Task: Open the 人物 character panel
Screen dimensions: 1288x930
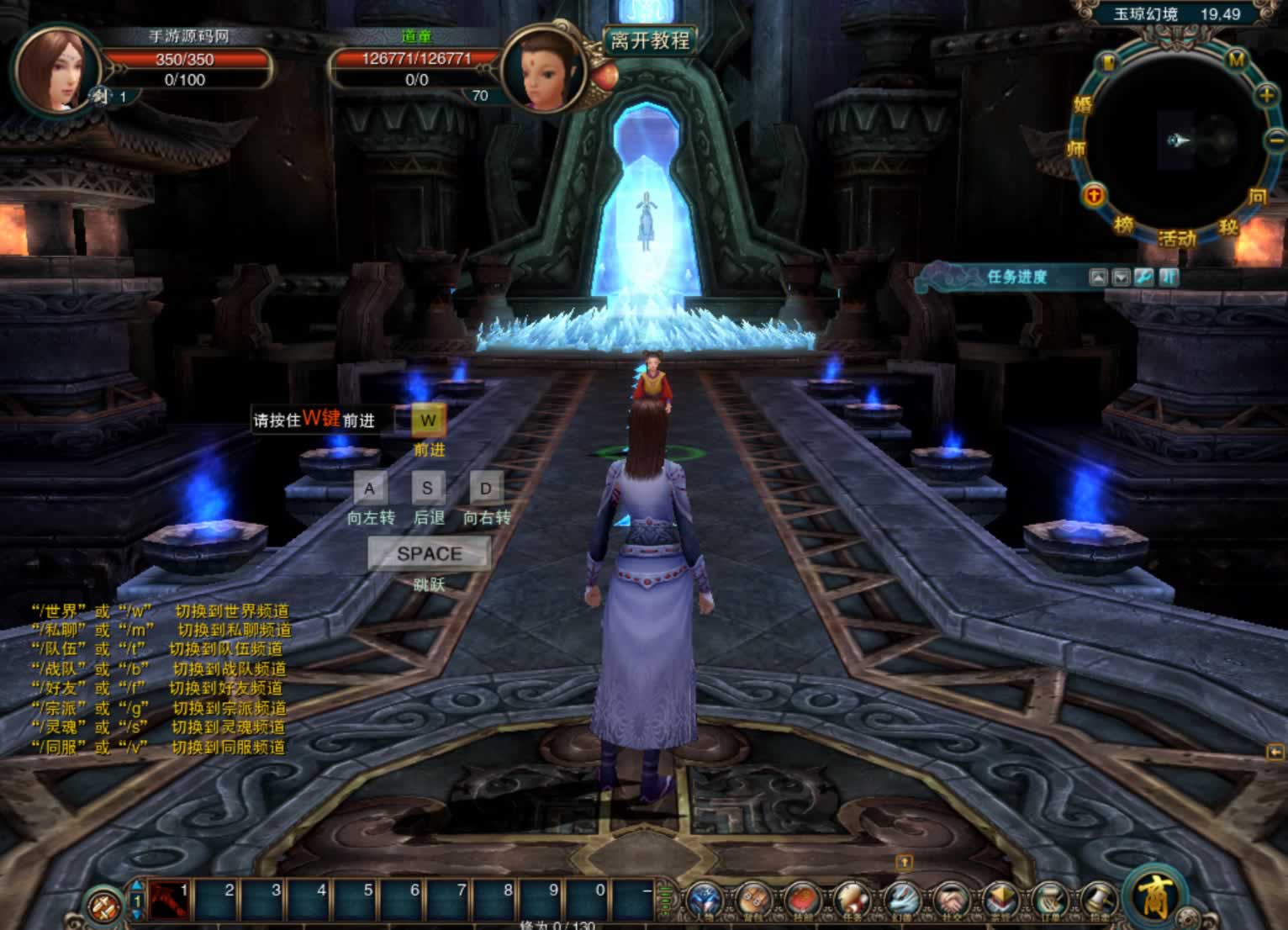Action: 705,901
